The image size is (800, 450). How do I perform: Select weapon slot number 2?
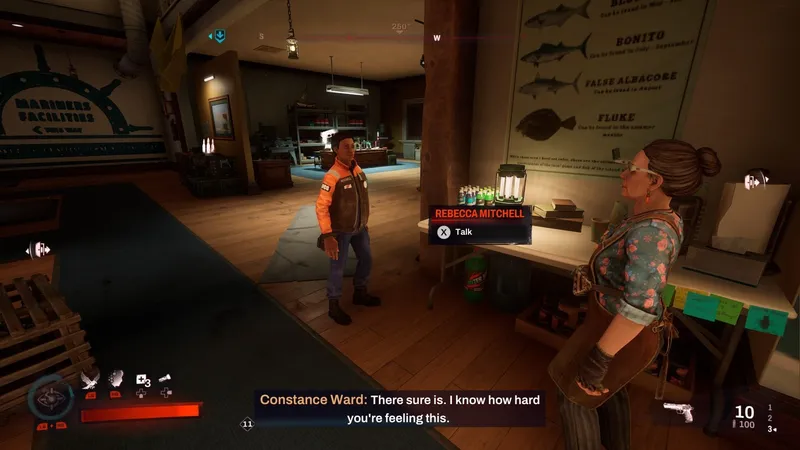pos(769,418)
